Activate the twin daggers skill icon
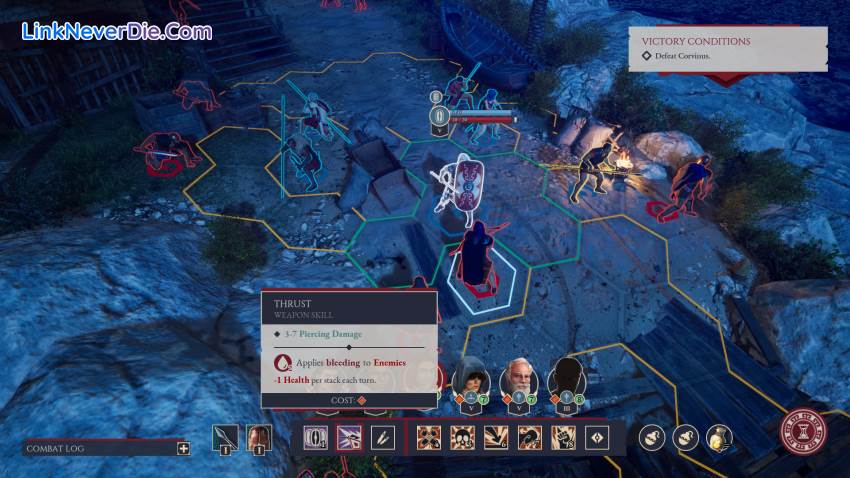The width and height of the screenshot is (850, 478). (384, 437)
